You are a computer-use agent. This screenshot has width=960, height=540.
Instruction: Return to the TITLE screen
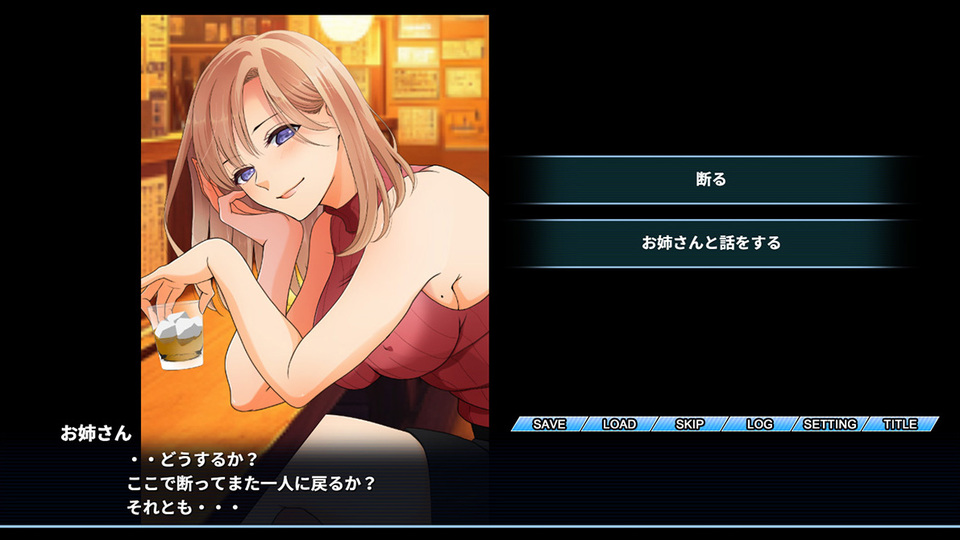[x=900, y=424]
